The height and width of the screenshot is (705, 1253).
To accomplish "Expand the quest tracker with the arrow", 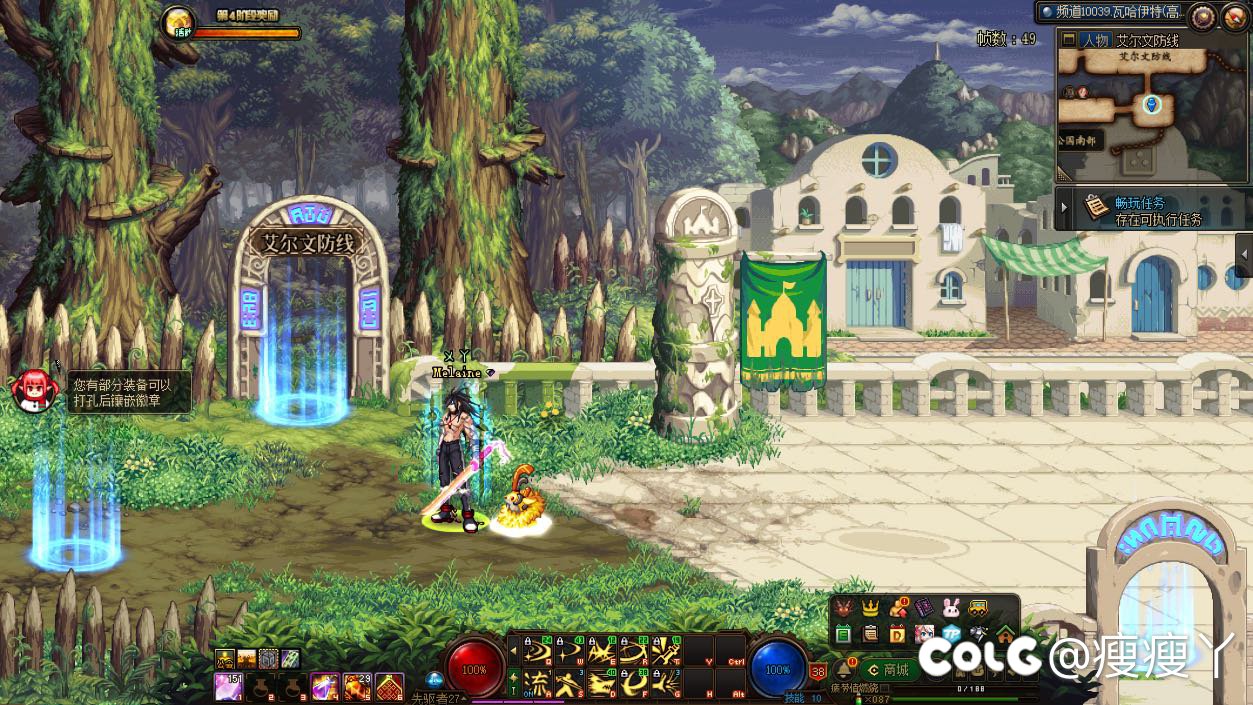I will [x=1064, y=209].
